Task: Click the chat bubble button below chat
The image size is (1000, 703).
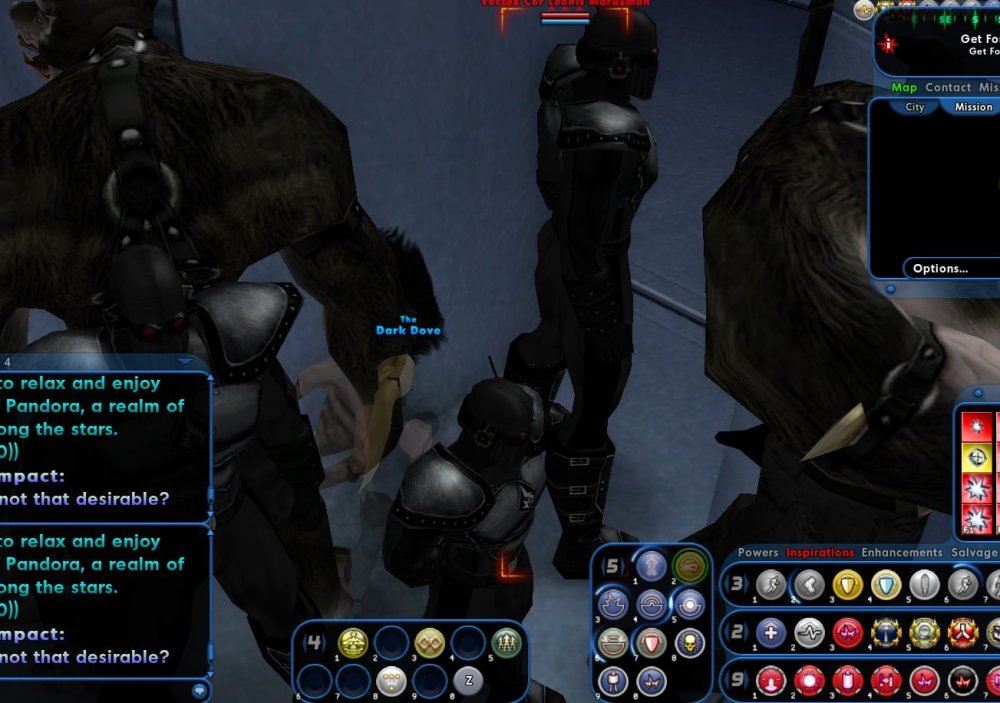Action: click(200, 689)
